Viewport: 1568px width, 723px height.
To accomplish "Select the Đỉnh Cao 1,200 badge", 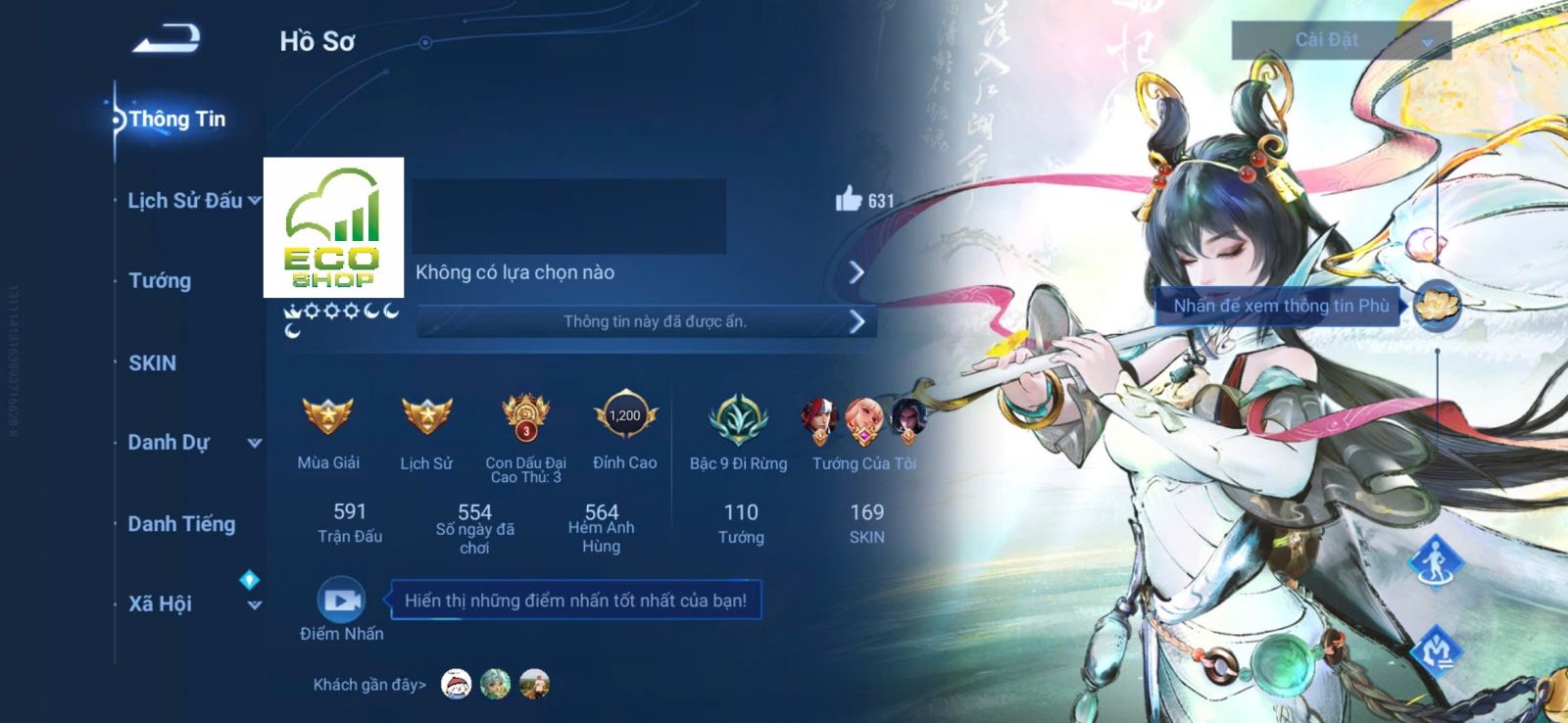I will [x=624, y=417].
